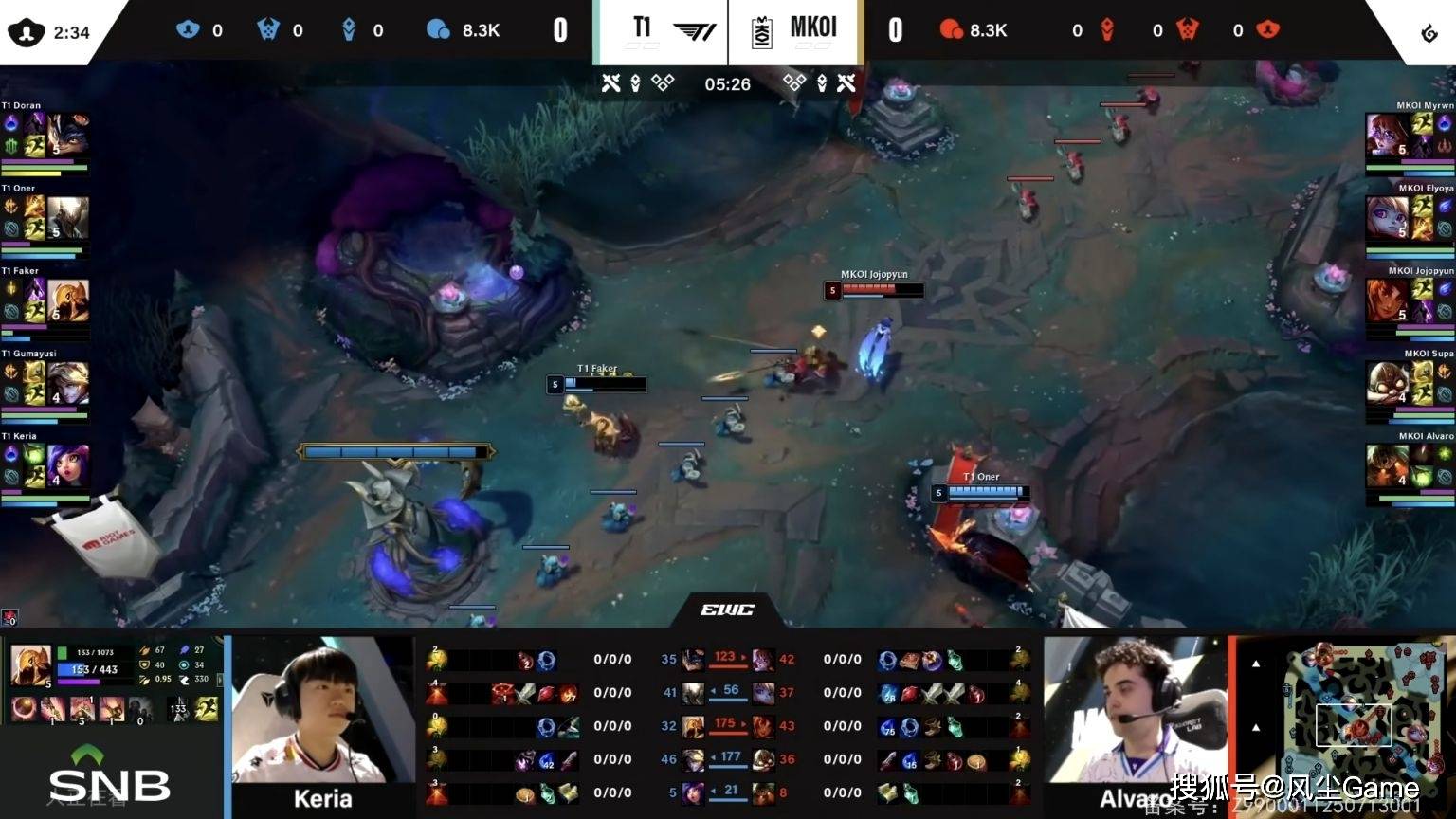Expand the champion stats panel arrow
The image size is (1456, 819).
[x=220, y=680]
